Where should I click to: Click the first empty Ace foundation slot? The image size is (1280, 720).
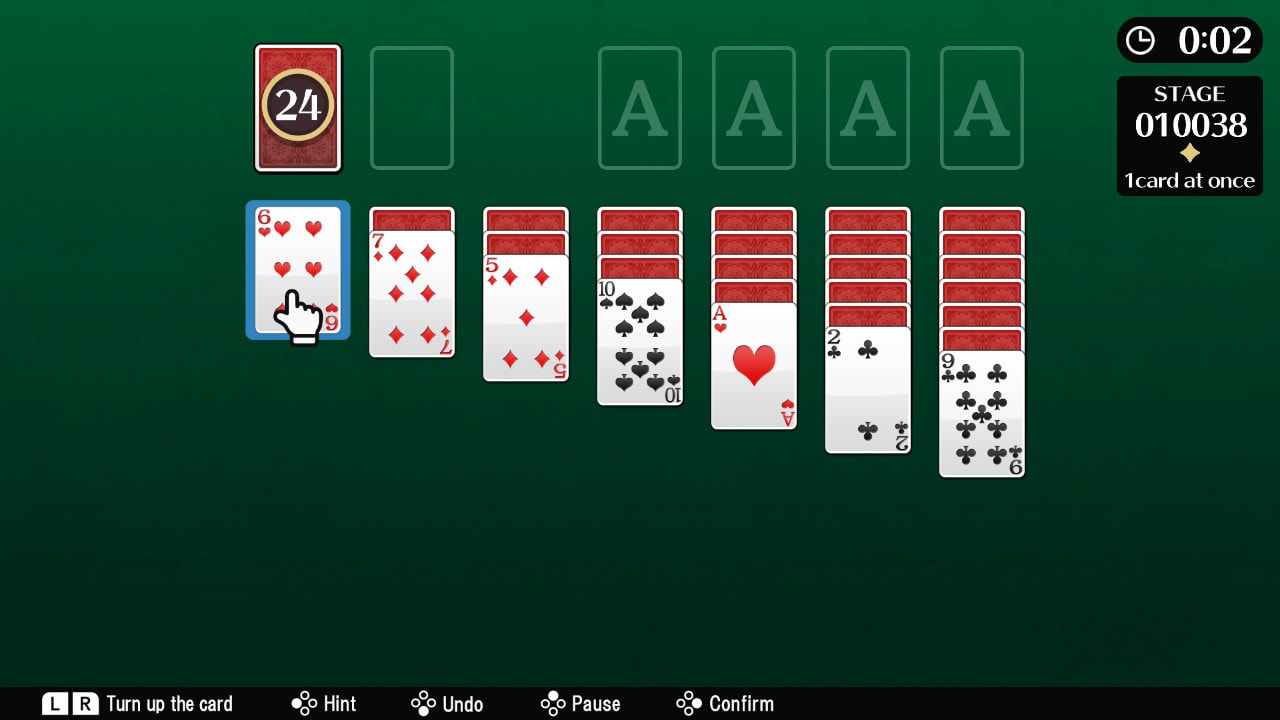click(x=639, y=107)
